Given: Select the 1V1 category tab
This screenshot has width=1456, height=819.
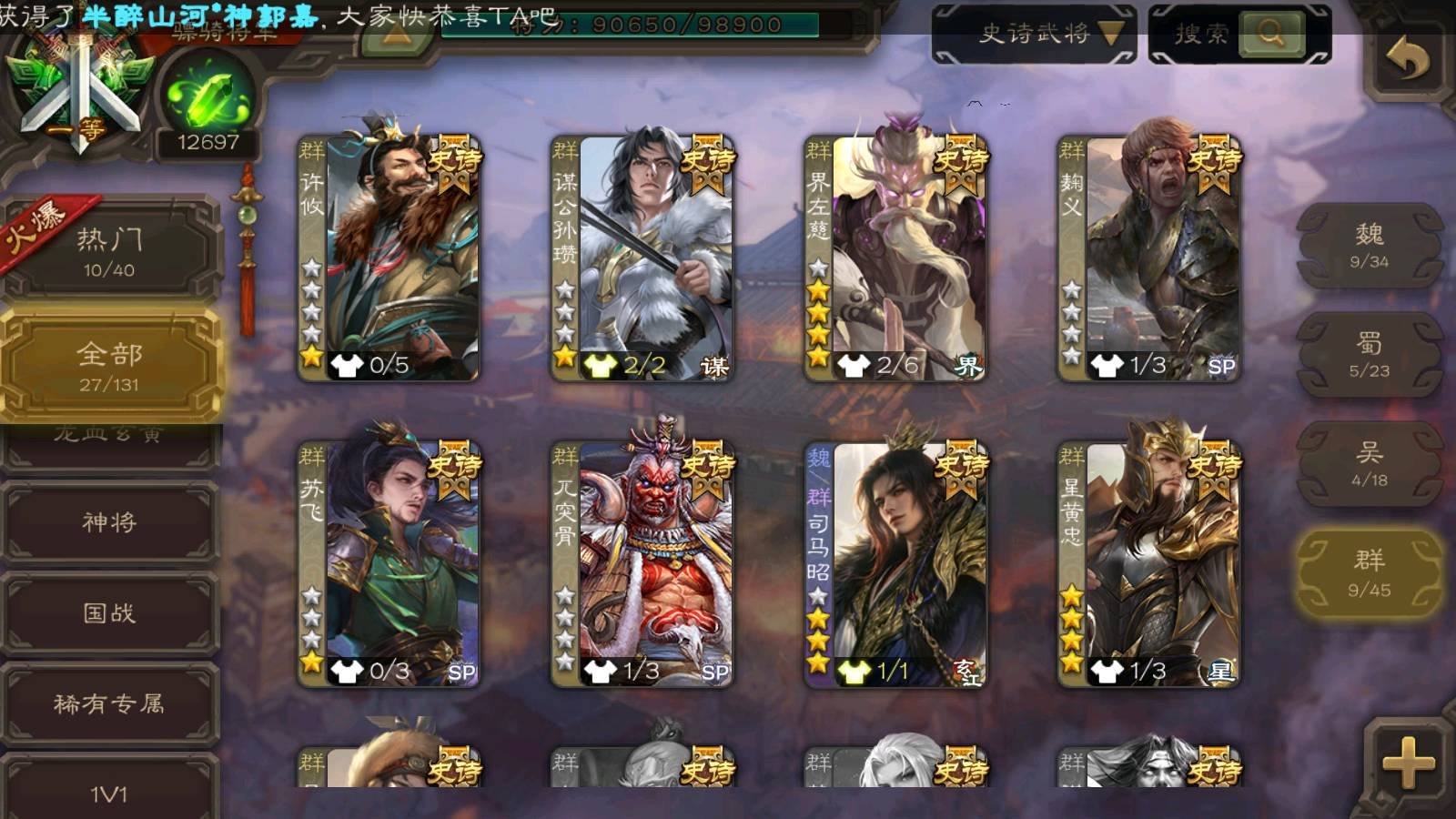Looking at the screenshot, I should pos(109,792).
